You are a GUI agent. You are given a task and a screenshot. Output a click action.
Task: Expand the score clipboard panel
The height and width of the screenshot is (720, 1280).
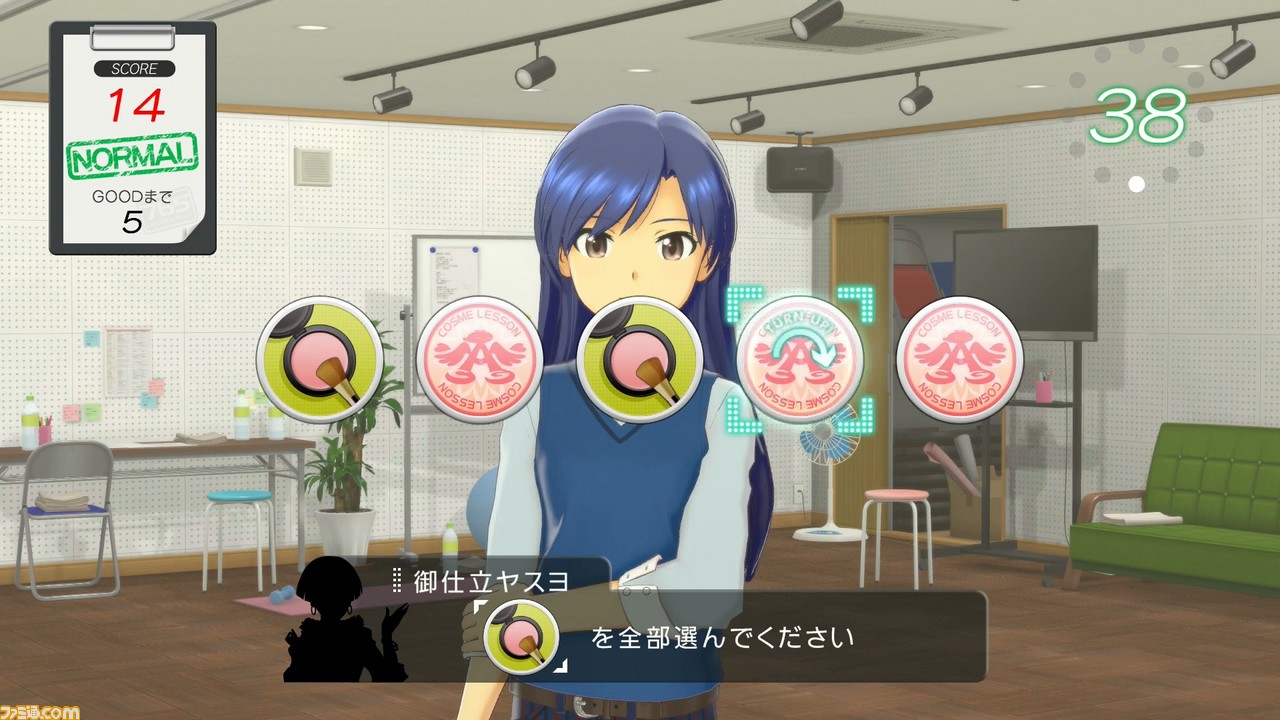(133, 140)
